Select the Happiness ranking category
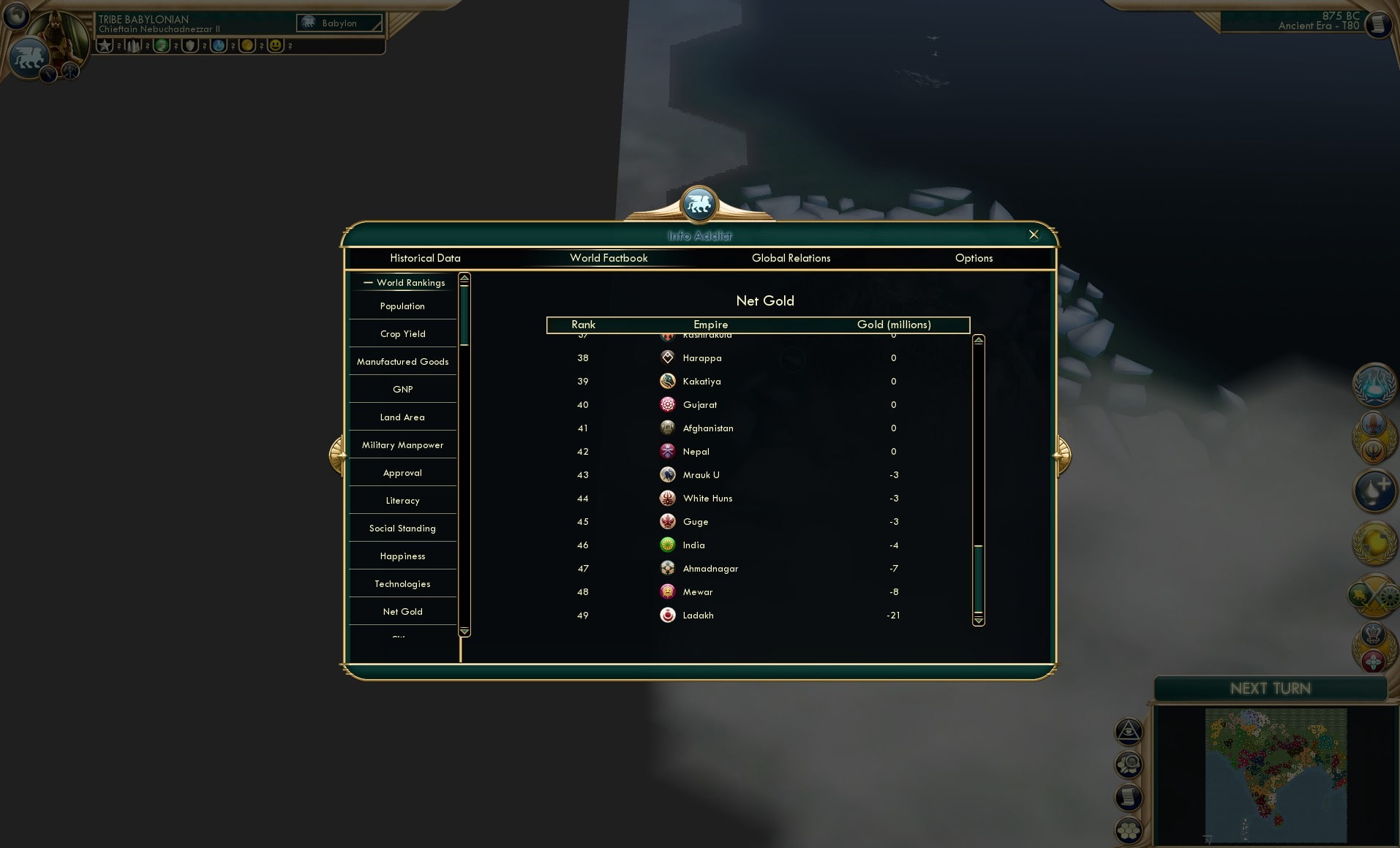 pyautogui.click(x=402, y=556)
